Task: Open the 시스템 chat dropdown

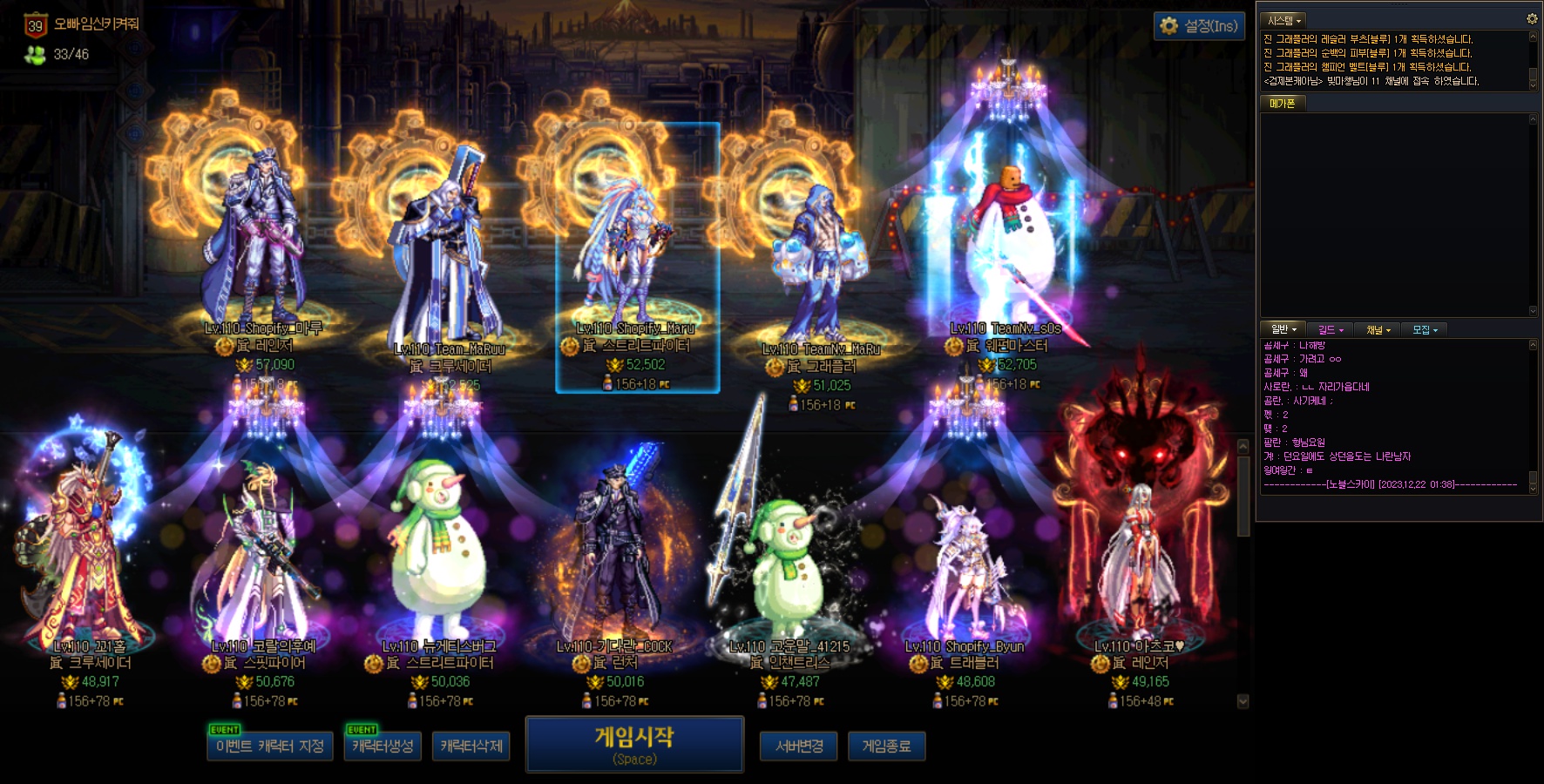Action: (x=1284, y=20)
